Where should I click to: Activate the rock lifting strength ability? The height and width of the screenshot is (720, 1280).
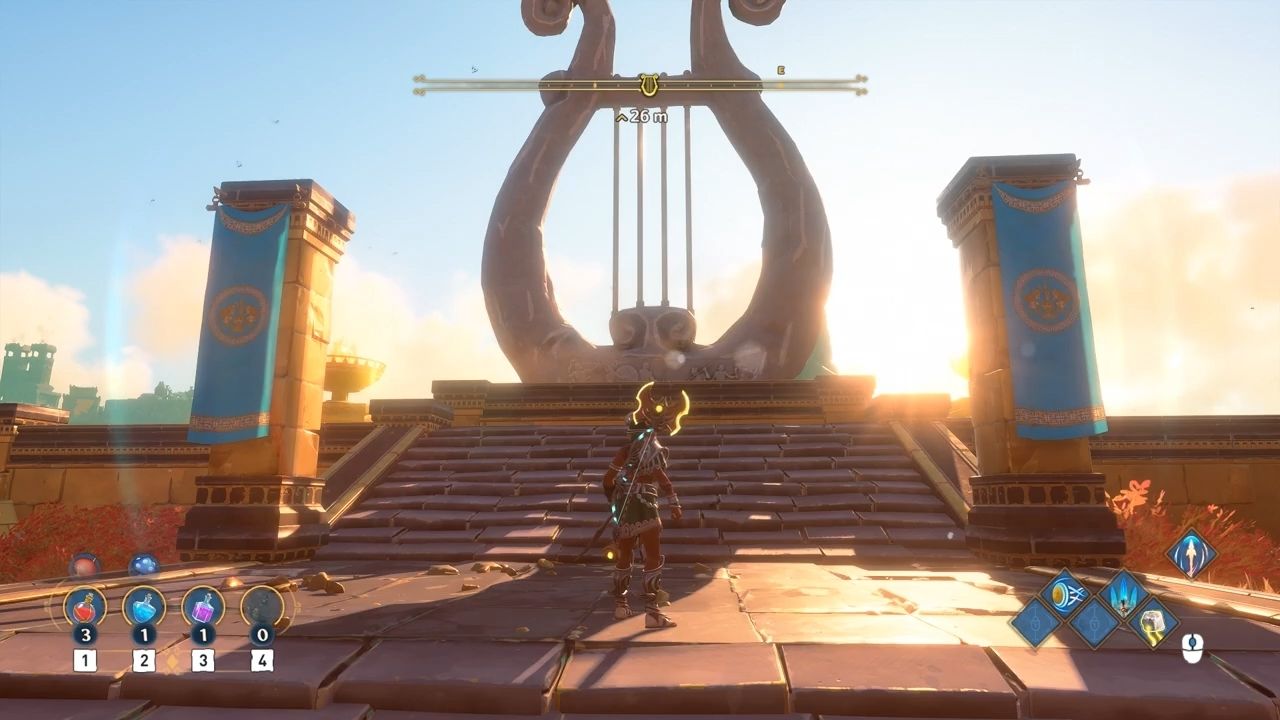[x=1153, y=622]
